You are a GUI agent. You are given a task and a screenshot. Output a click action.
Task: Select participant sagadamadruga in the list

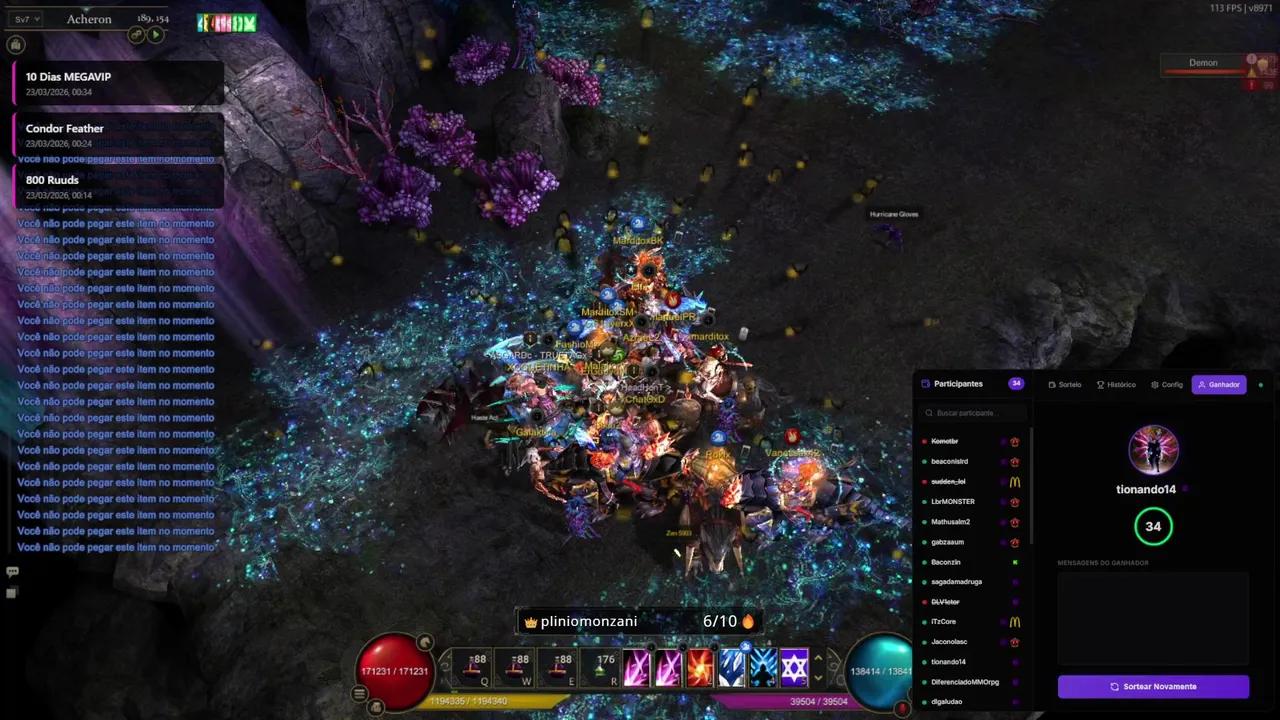pyautogui.click(x=956, y=582)
